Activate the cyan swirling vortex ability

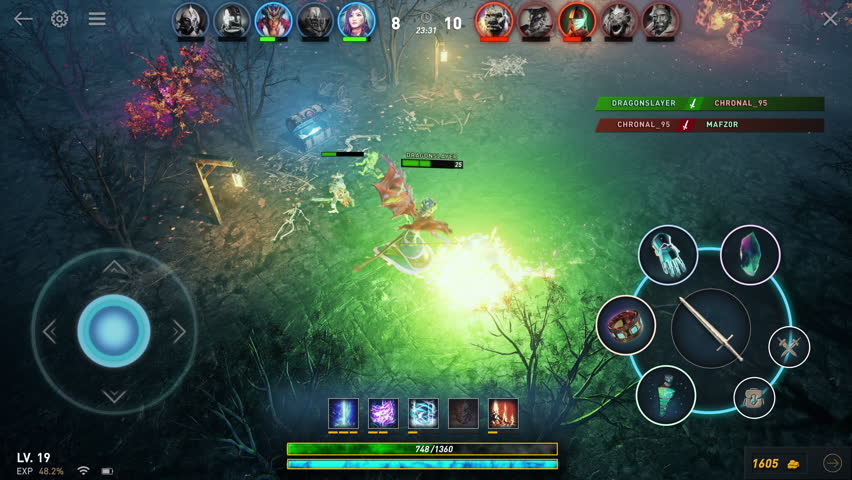coord(423,413)
